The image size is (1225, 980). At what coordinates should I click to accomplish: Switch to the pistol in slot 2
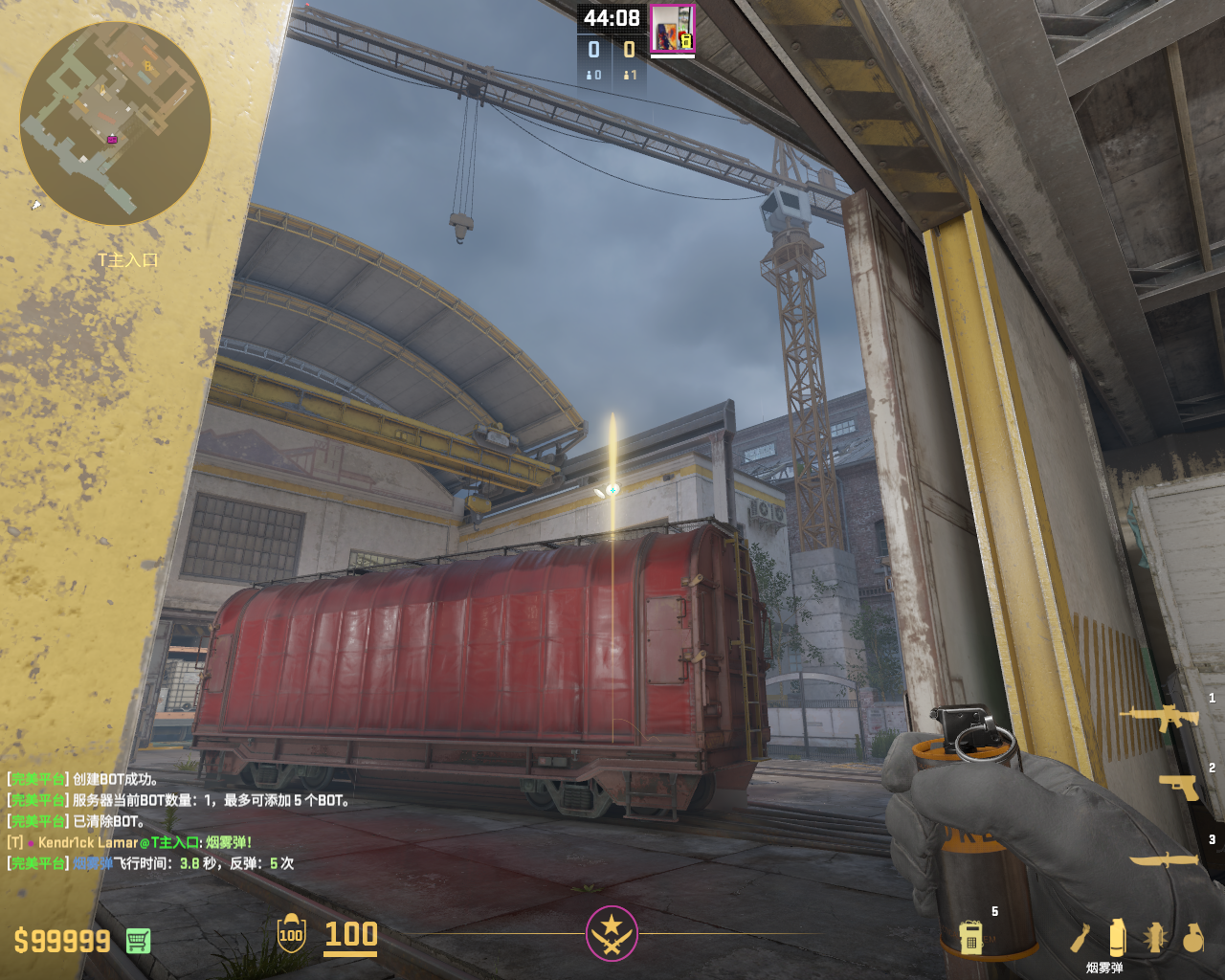1178,787
